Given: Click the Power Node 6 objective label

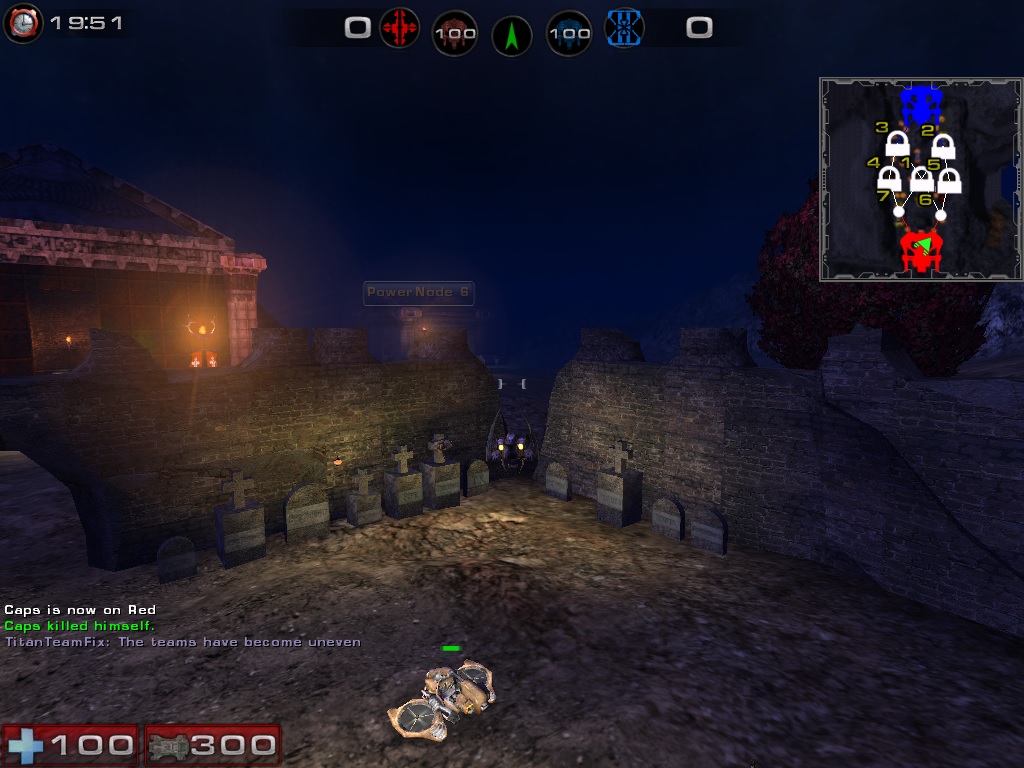Looking at the screenshot, I should 418,293.
